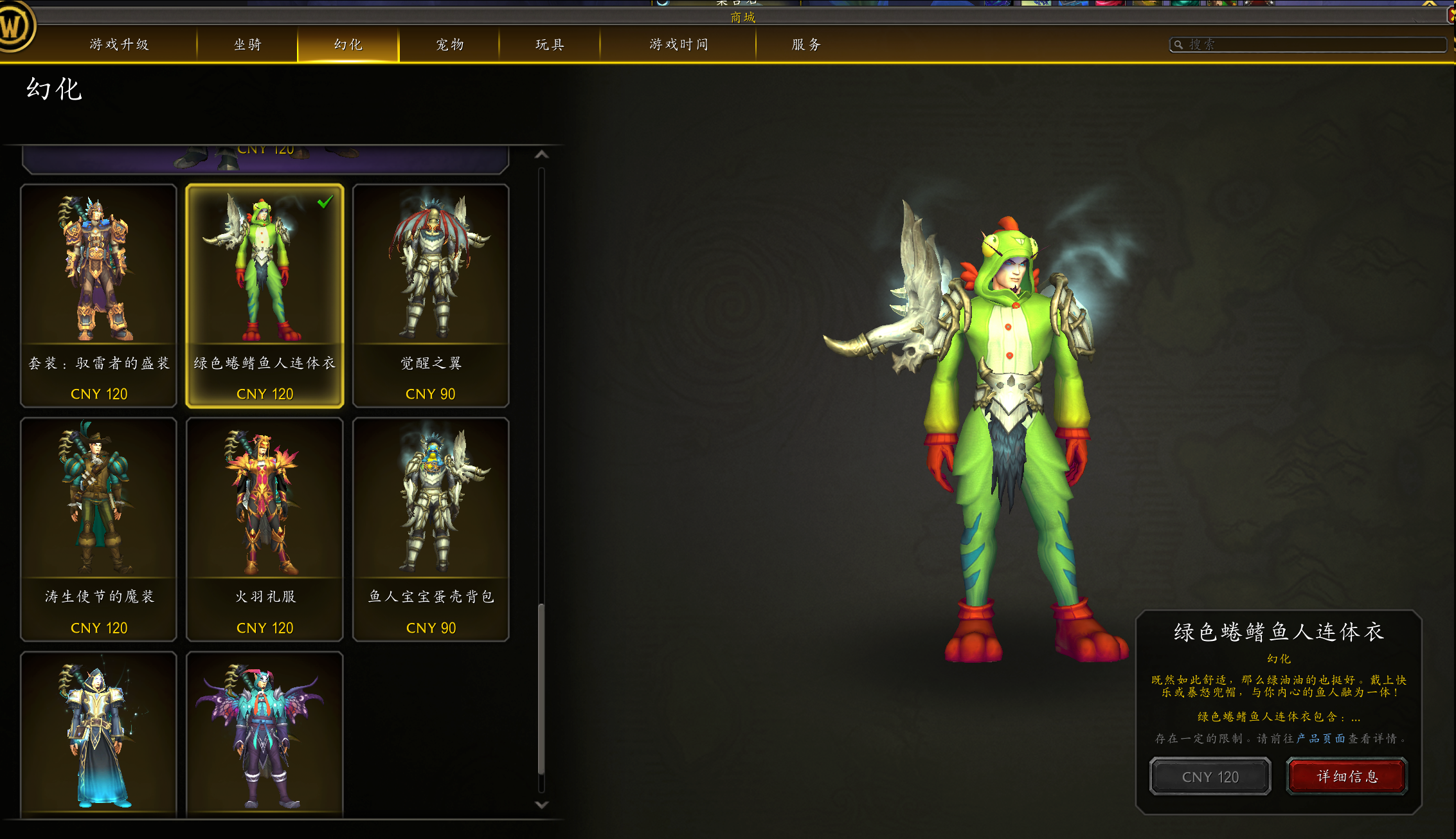Switch to the 游戏时间 tab
Image resolution: width=1456 pixels, height=839 pixels.
pyautogui.click(x=678, y=44)
